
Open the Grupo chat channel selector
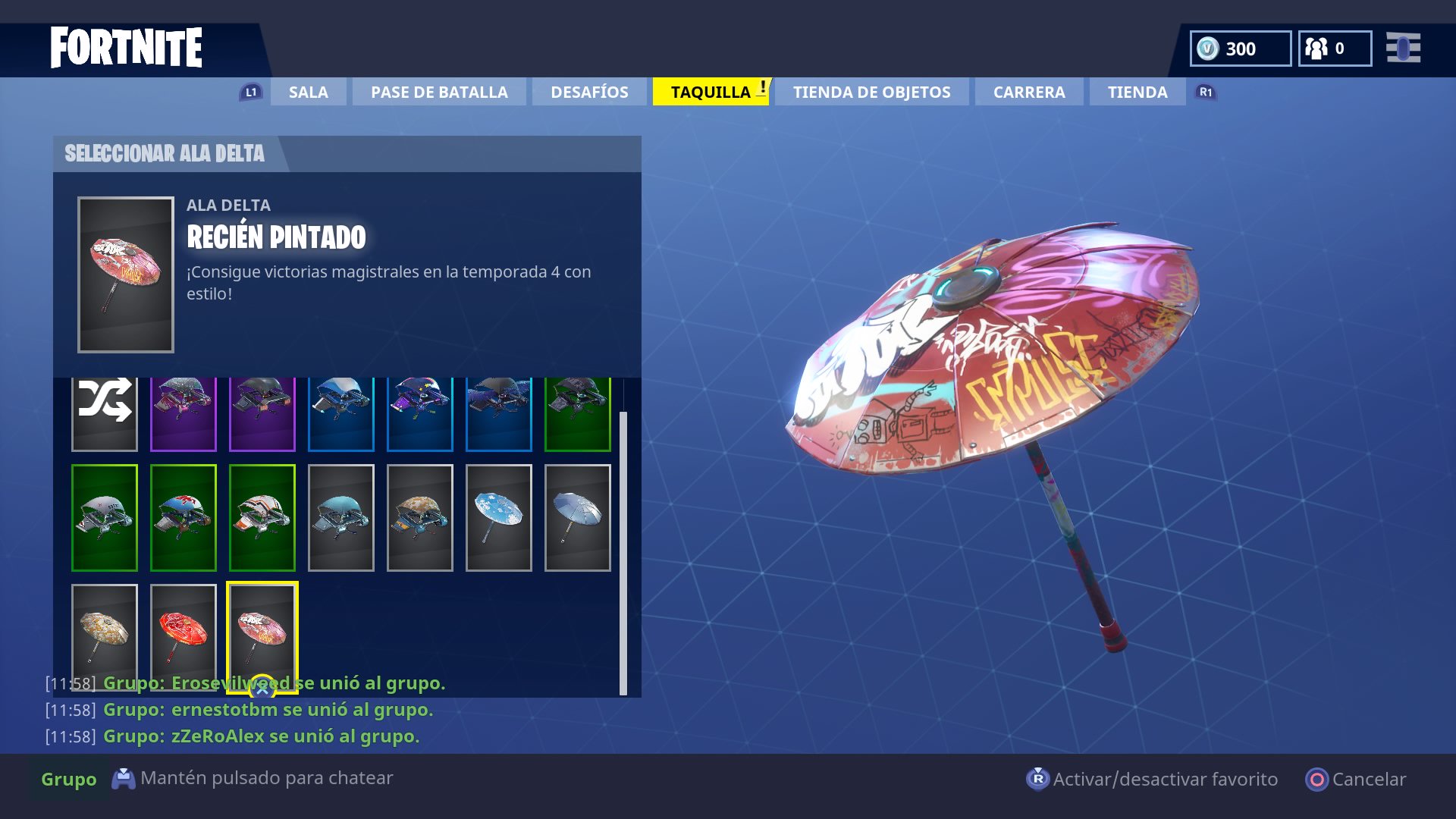coord(68,779)
